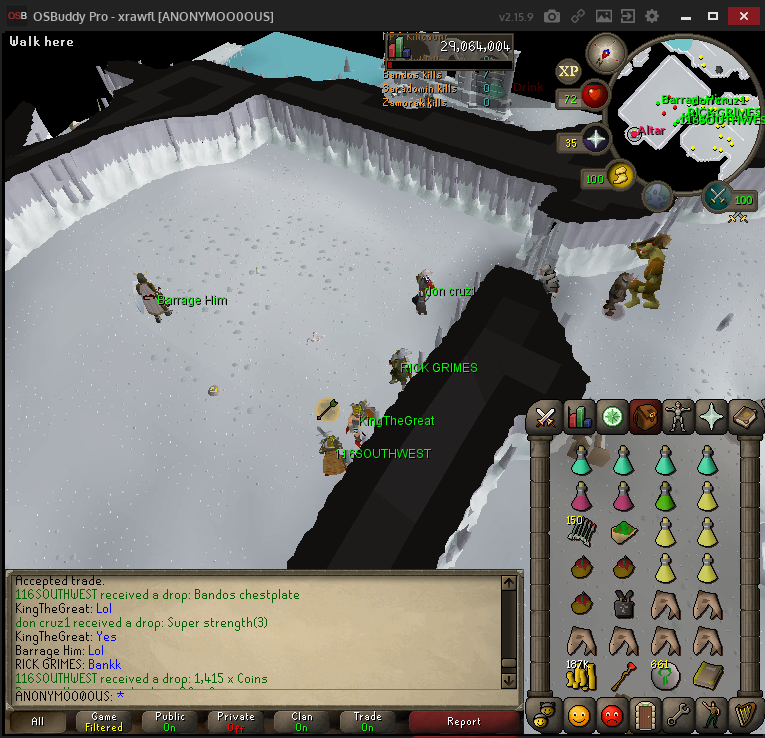Viewport: 765px width, 738px height.
Task: Show the Worn Equipment tab
Action: 678,417
